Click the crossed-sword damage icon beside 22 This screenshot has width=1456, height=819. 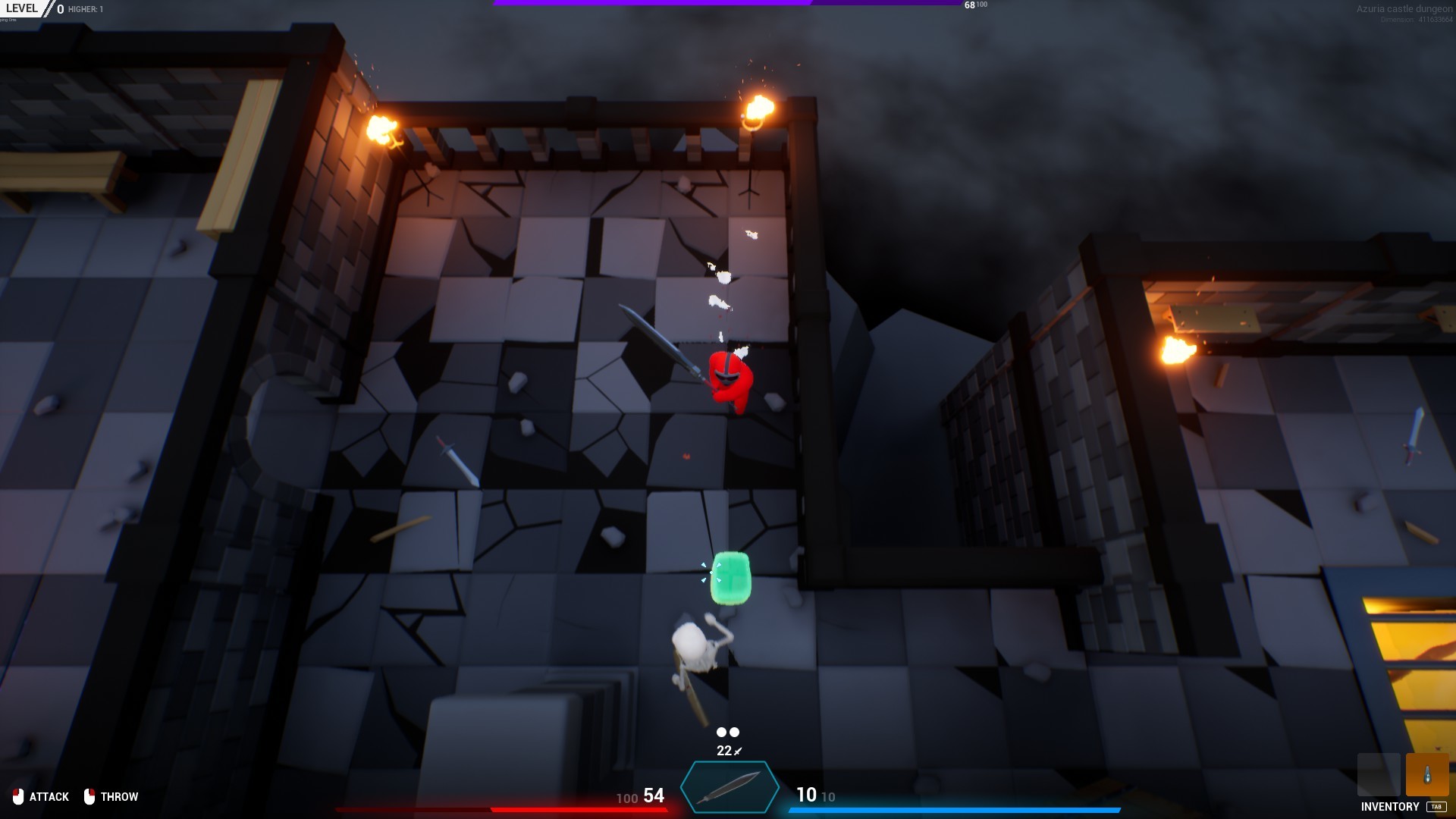737,751
